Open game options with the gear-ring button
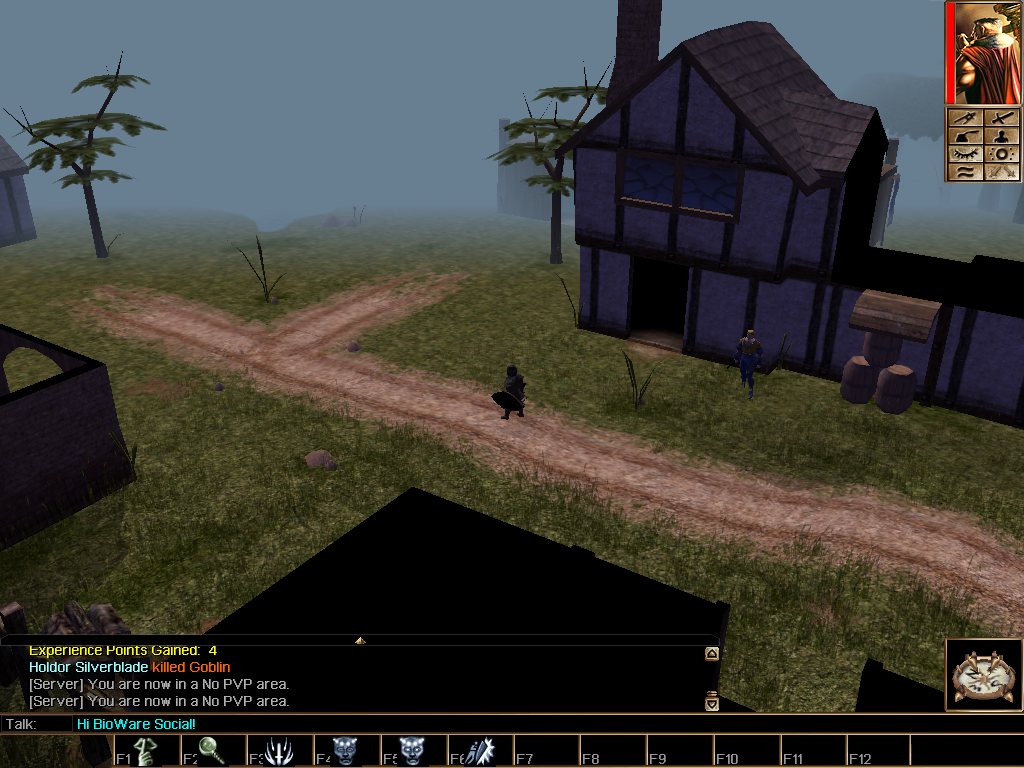Image resolution: width=1024 pixels, height=768 pixels. [1002, 154]
